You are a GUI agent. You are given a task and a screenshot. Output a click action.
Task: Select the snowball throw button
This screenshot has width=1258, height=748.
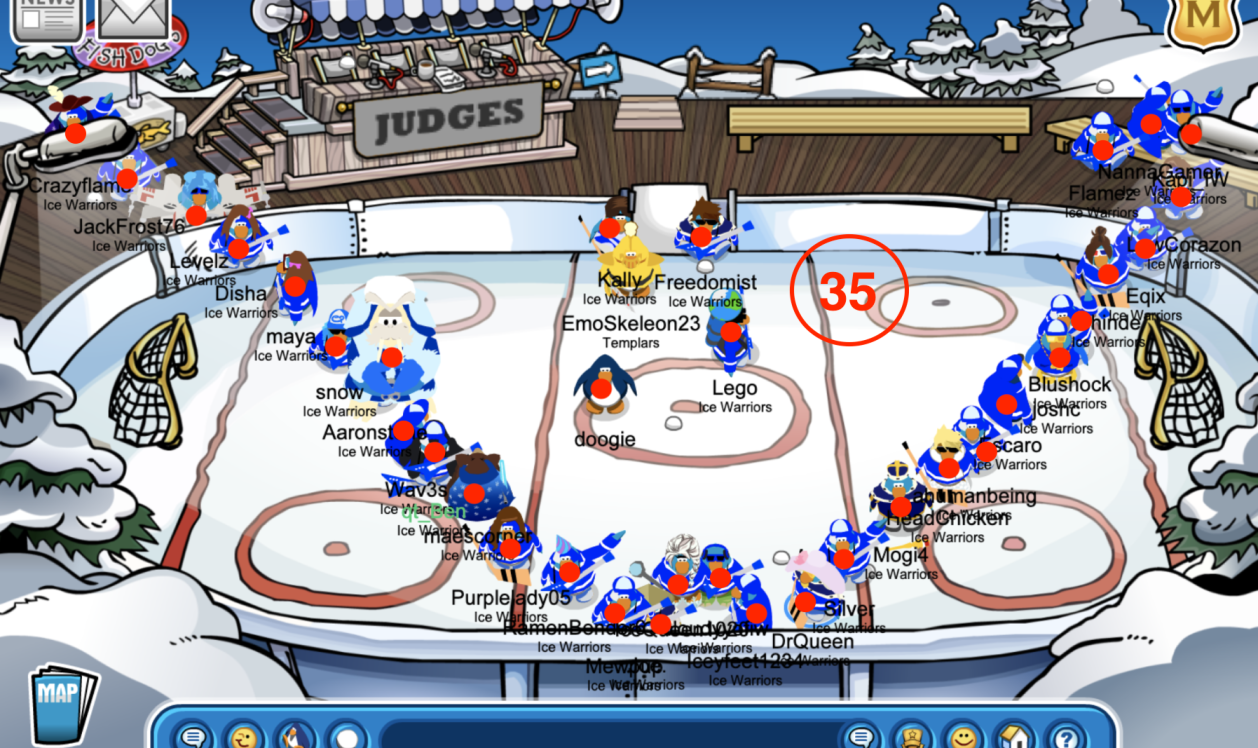[x=347, y=737]
